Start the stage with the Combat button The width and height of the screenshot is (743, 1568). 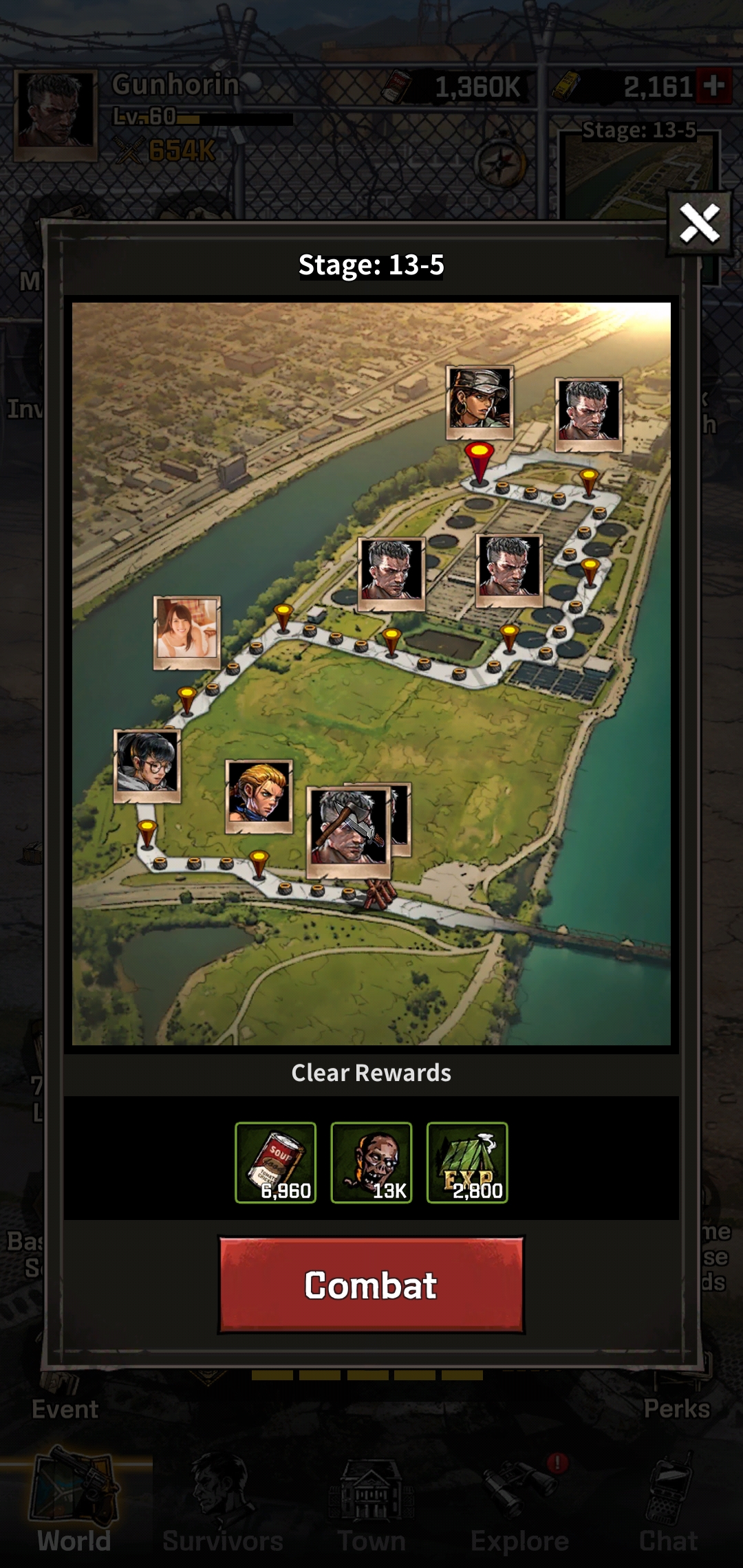point(371,1285)
